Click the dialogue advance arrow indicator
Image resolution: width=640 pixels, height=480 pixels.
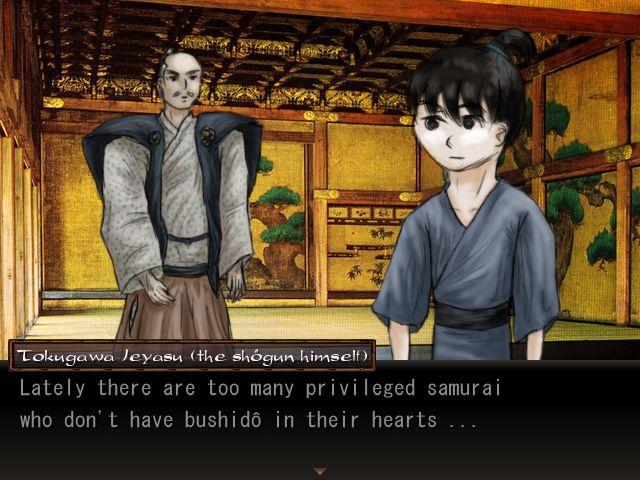click(320, 470)
